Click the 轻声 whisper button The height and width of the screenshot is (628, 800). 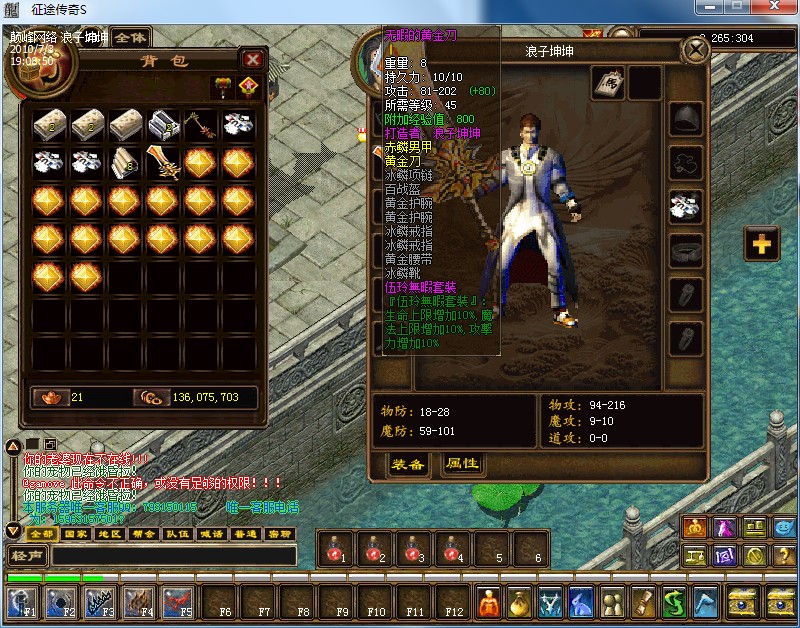click(x=26, y=556)
